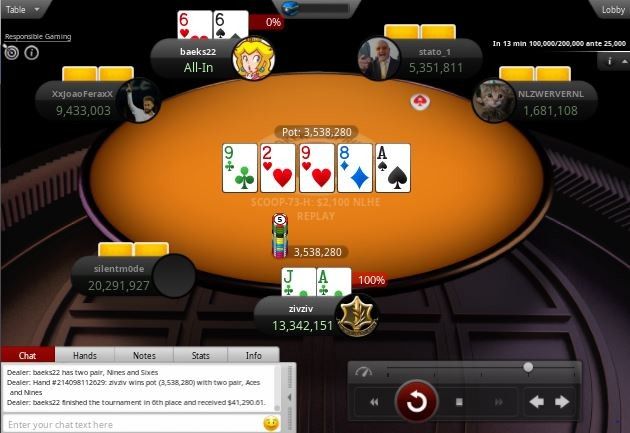The height and width of the screenshot is (433, 630).
Task: Open the Table dropdown menu
Action: (23, 9)
